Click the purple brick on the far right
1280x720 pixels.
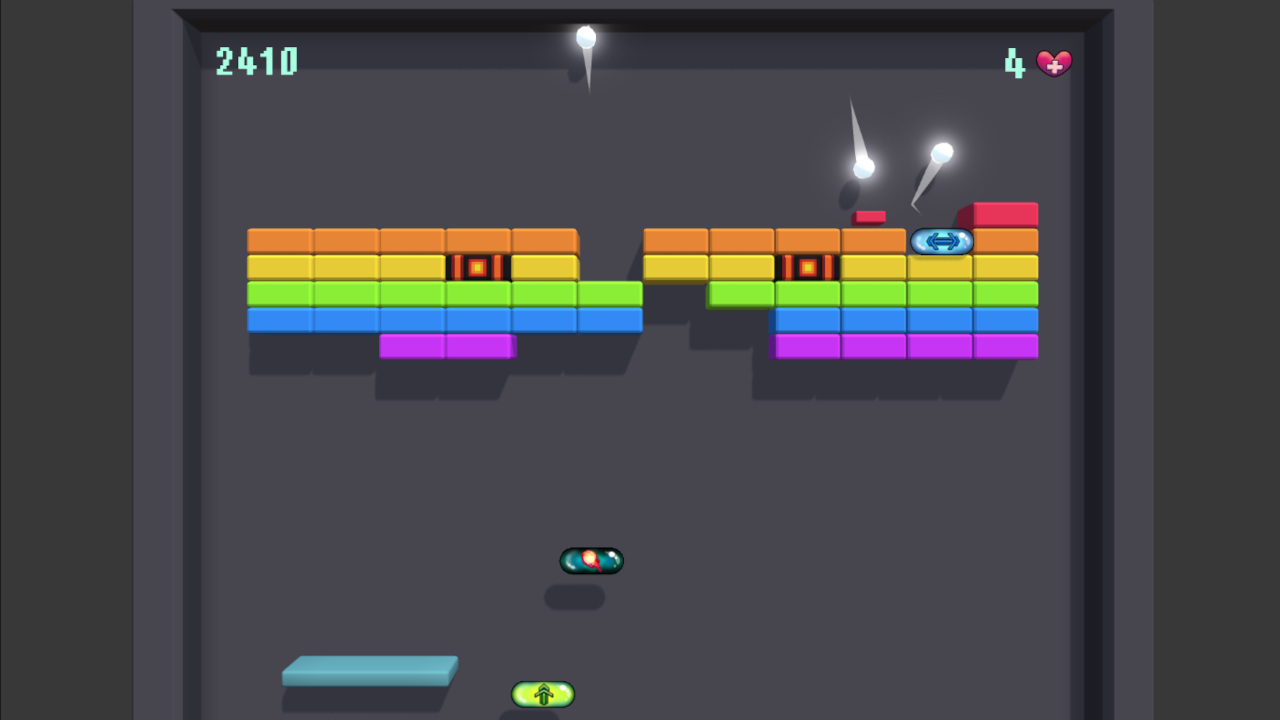pos(1006,345)
